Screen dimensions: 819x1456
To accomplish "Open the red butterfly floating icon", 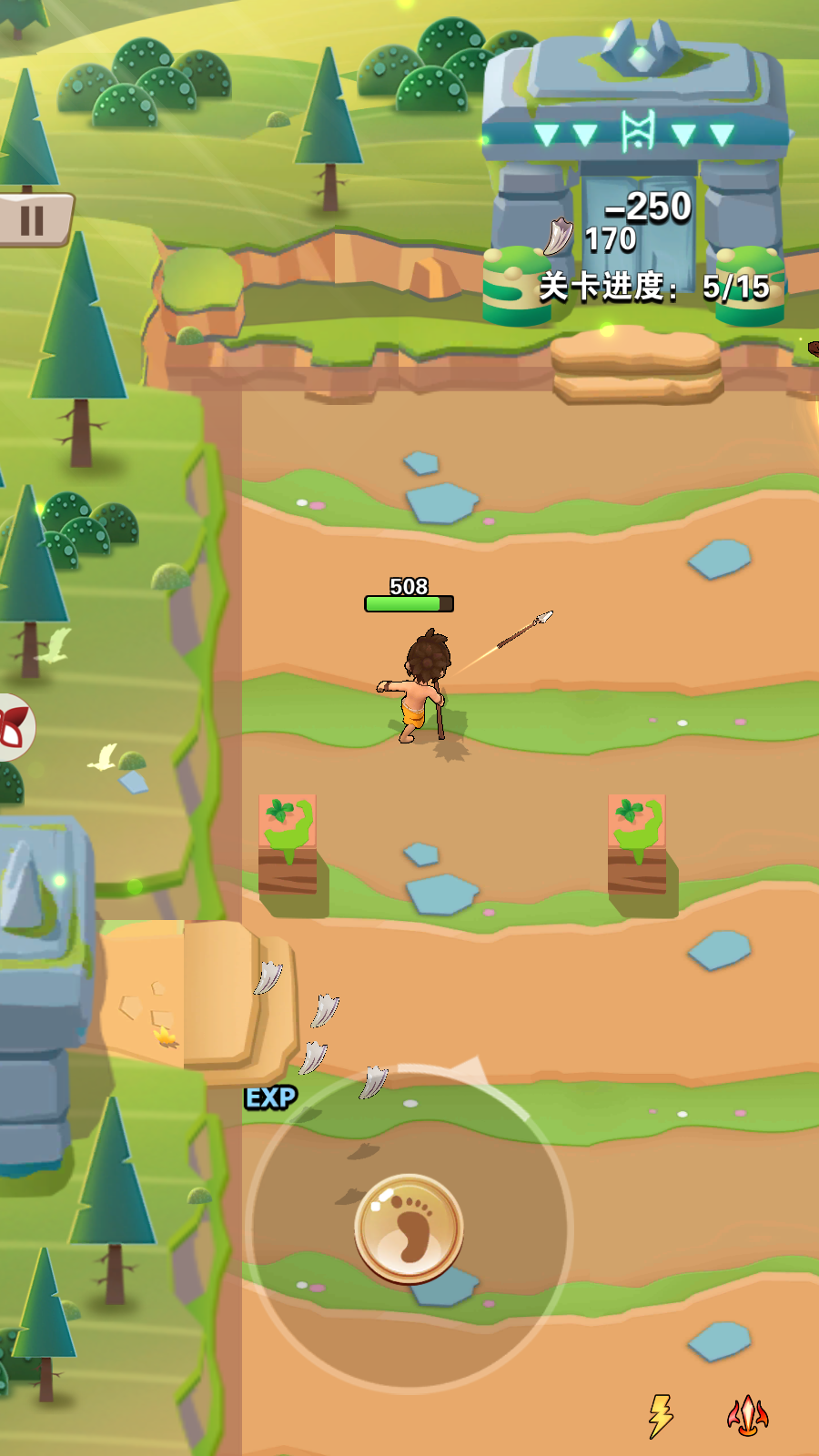I will click(x=14, y=727).
